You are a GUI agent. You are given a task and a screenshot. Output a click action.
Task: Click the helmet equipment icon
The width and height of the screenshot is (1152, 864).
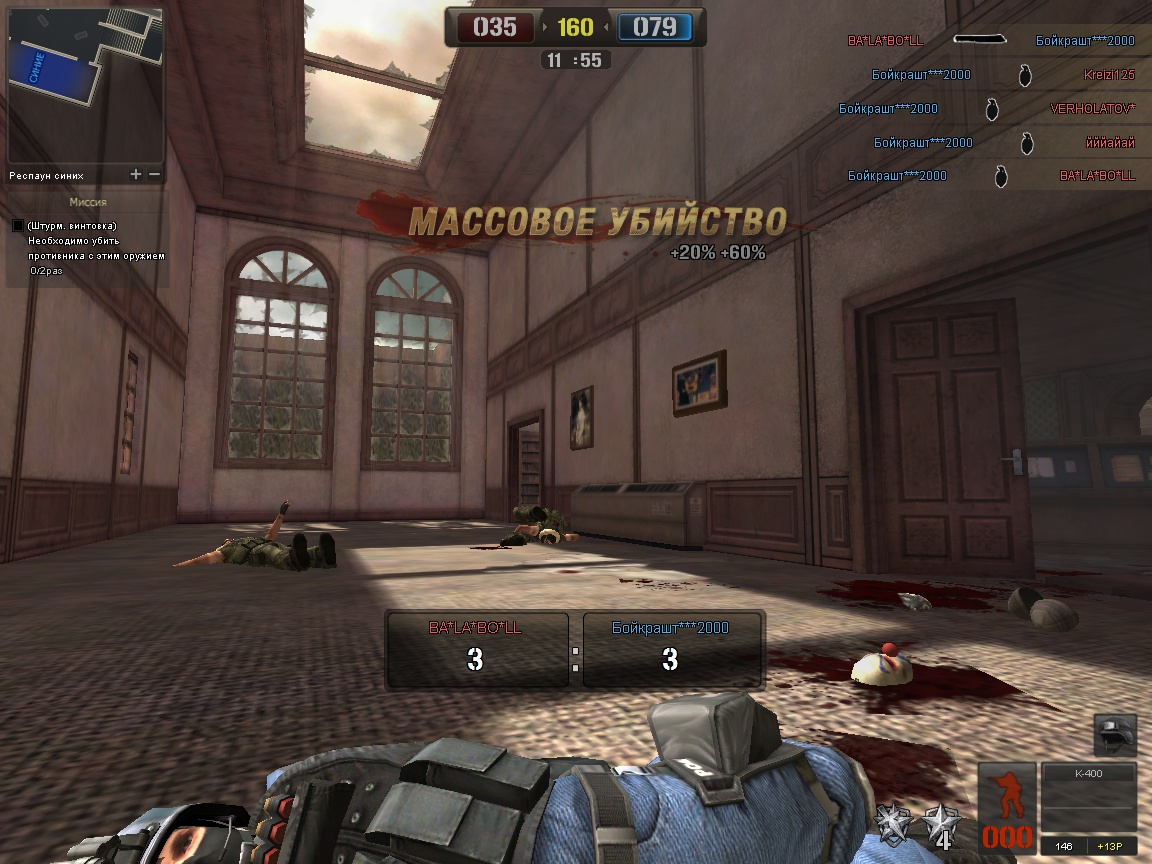pyautogui.click(x=1114, y=735)
